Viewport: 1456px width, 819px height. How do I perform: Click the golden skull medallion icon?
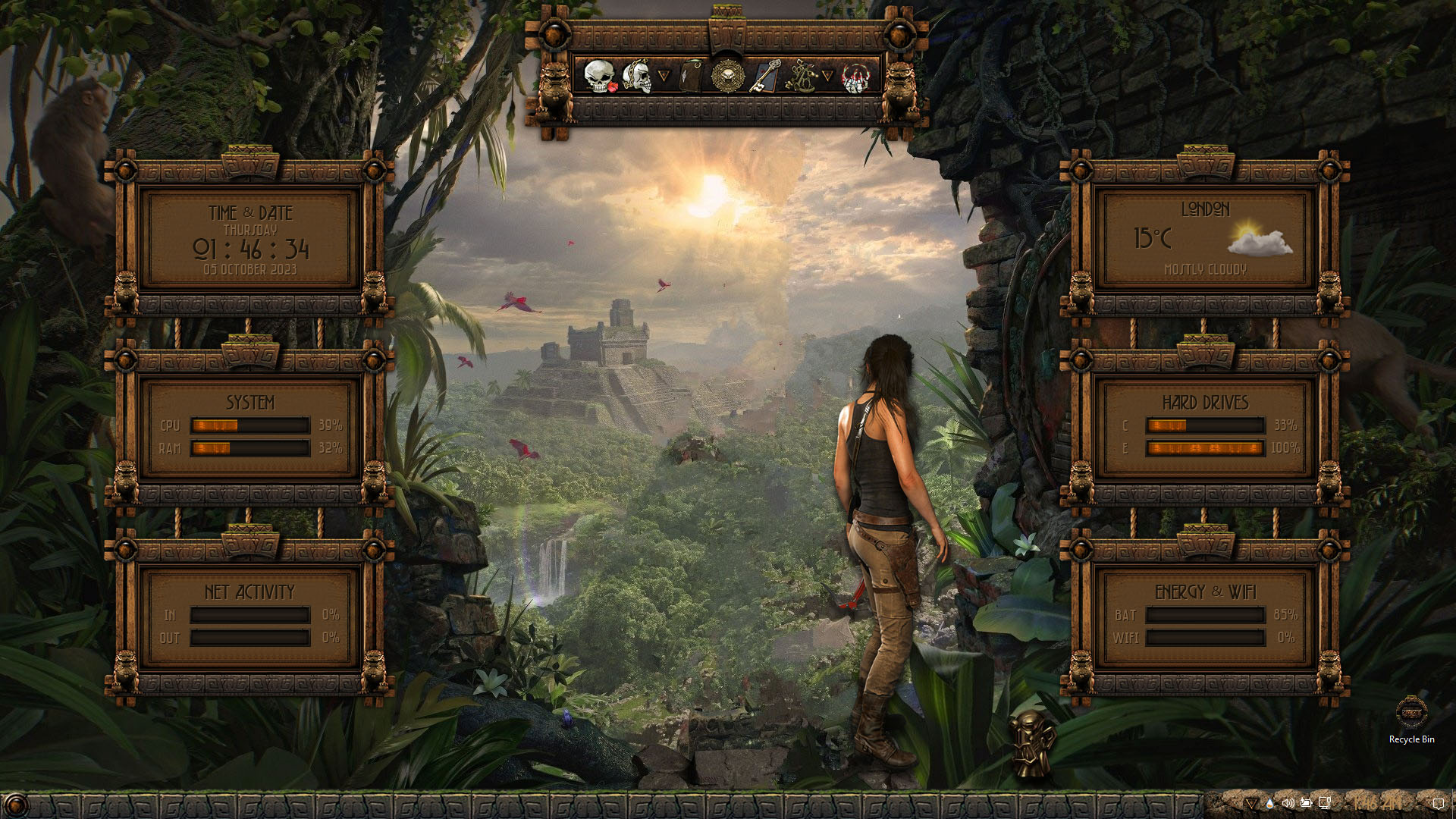click(x=726, y=76)
